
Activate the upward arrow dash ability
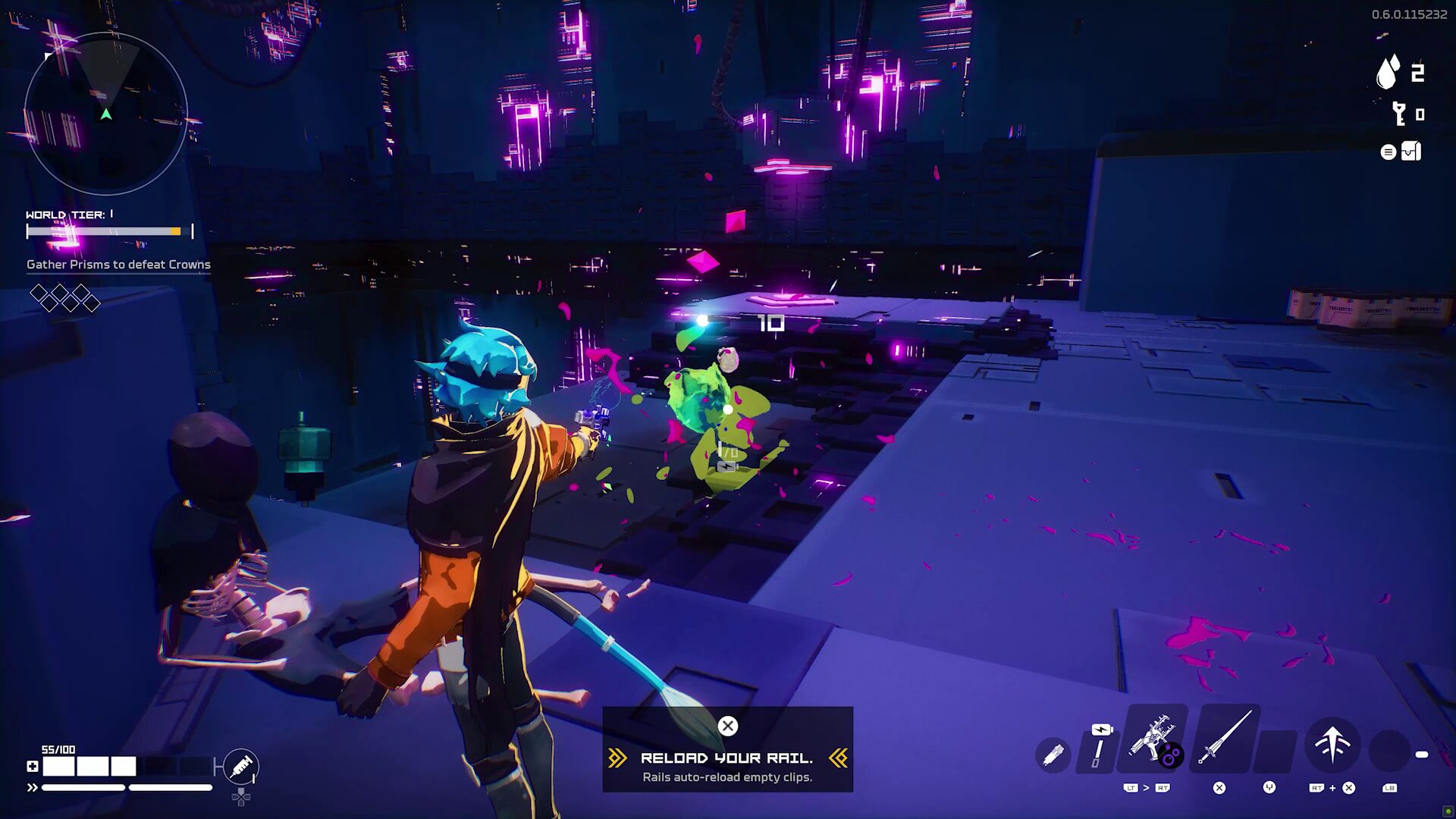click(x=1332, y=744)
